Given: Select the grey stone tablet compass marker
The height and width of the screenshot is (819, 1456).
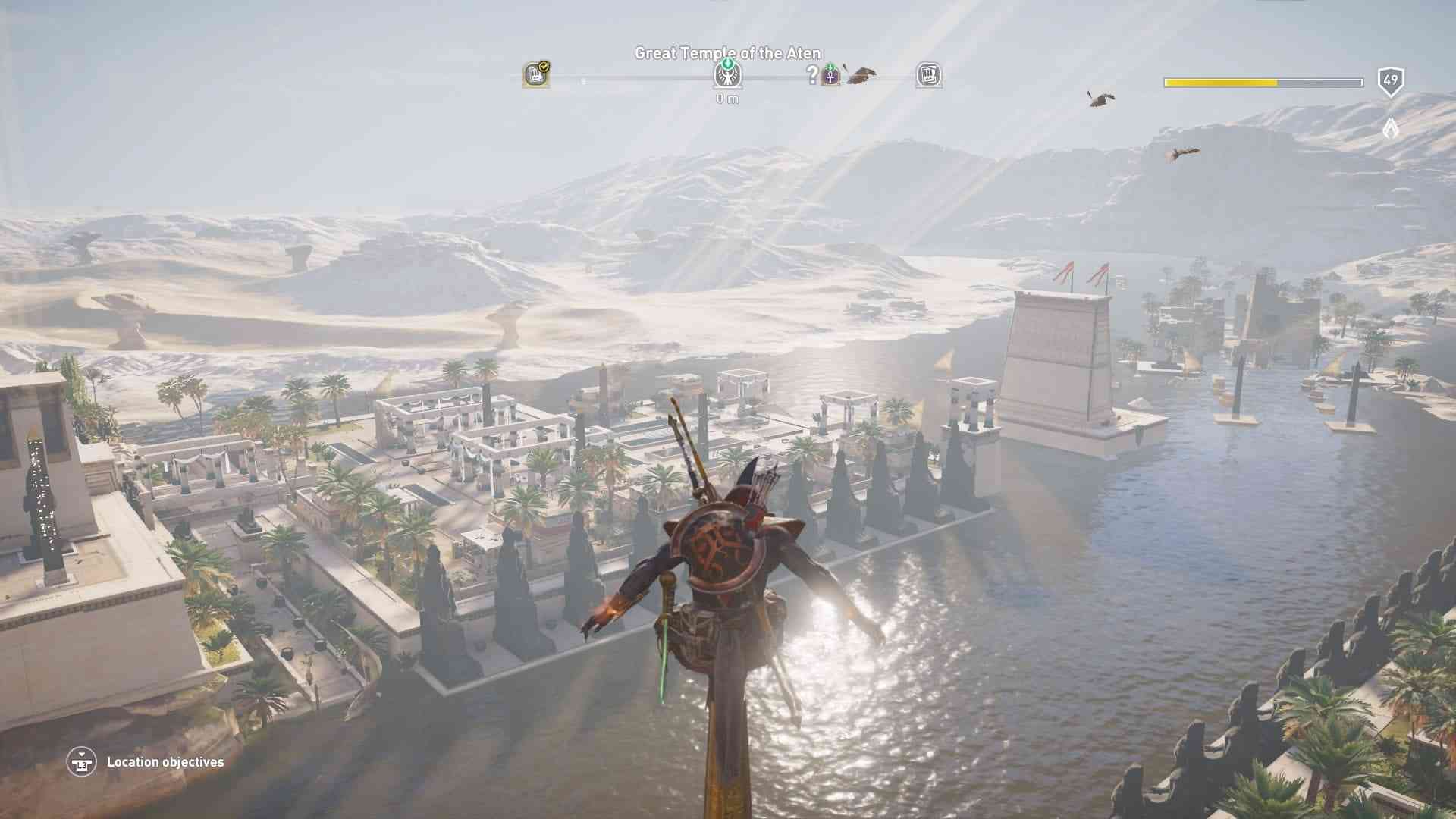Looking at the screenshot, I should coord(929,75).
